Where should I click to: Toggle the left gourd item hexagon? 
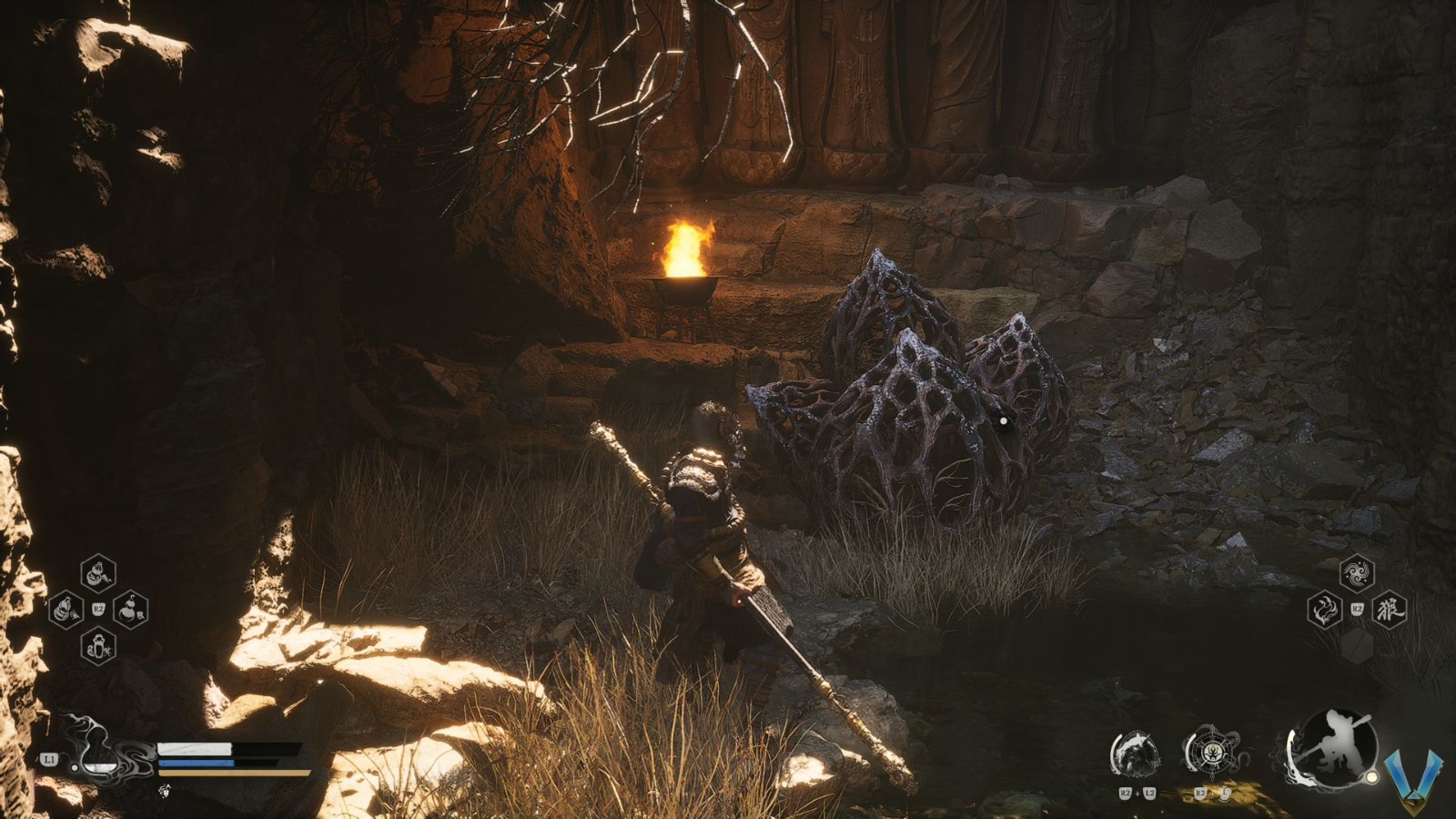pyautogui.click(x=66, y=610)
